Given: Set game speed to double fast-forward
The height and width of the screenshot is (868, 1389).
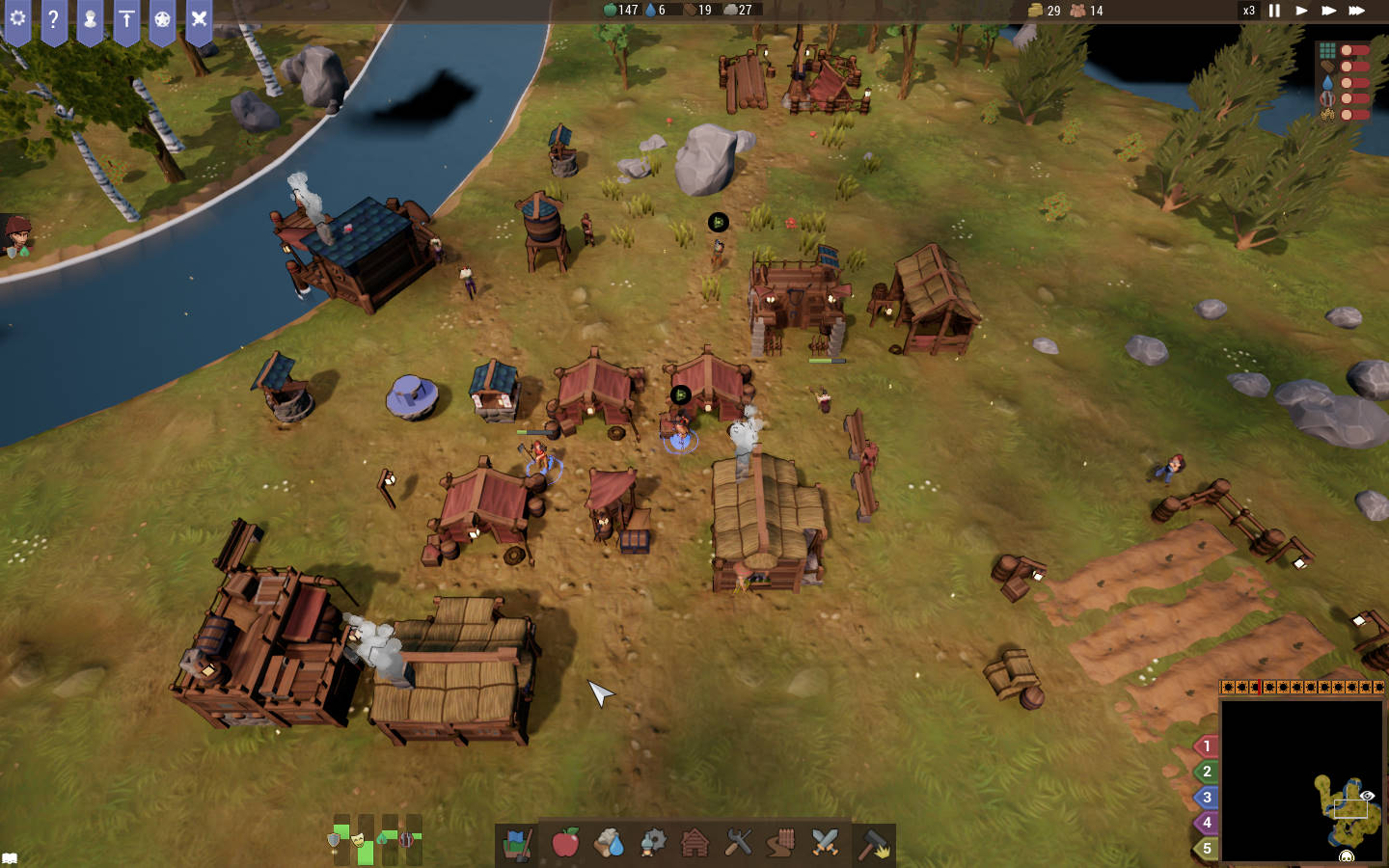Looking at the screenshot, I should [1328, 11].
